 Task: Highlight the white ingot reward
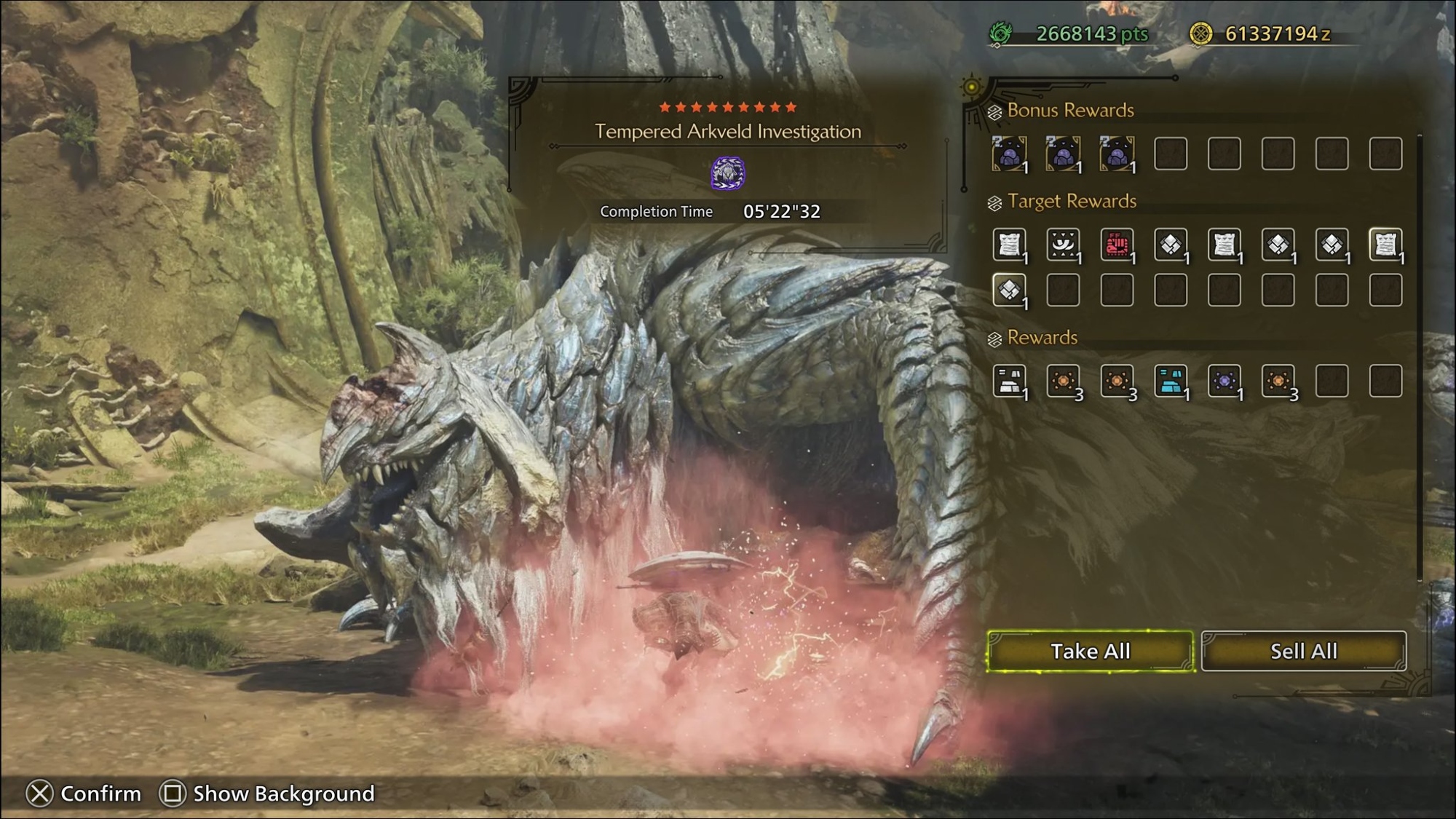tap(1009, 381)
